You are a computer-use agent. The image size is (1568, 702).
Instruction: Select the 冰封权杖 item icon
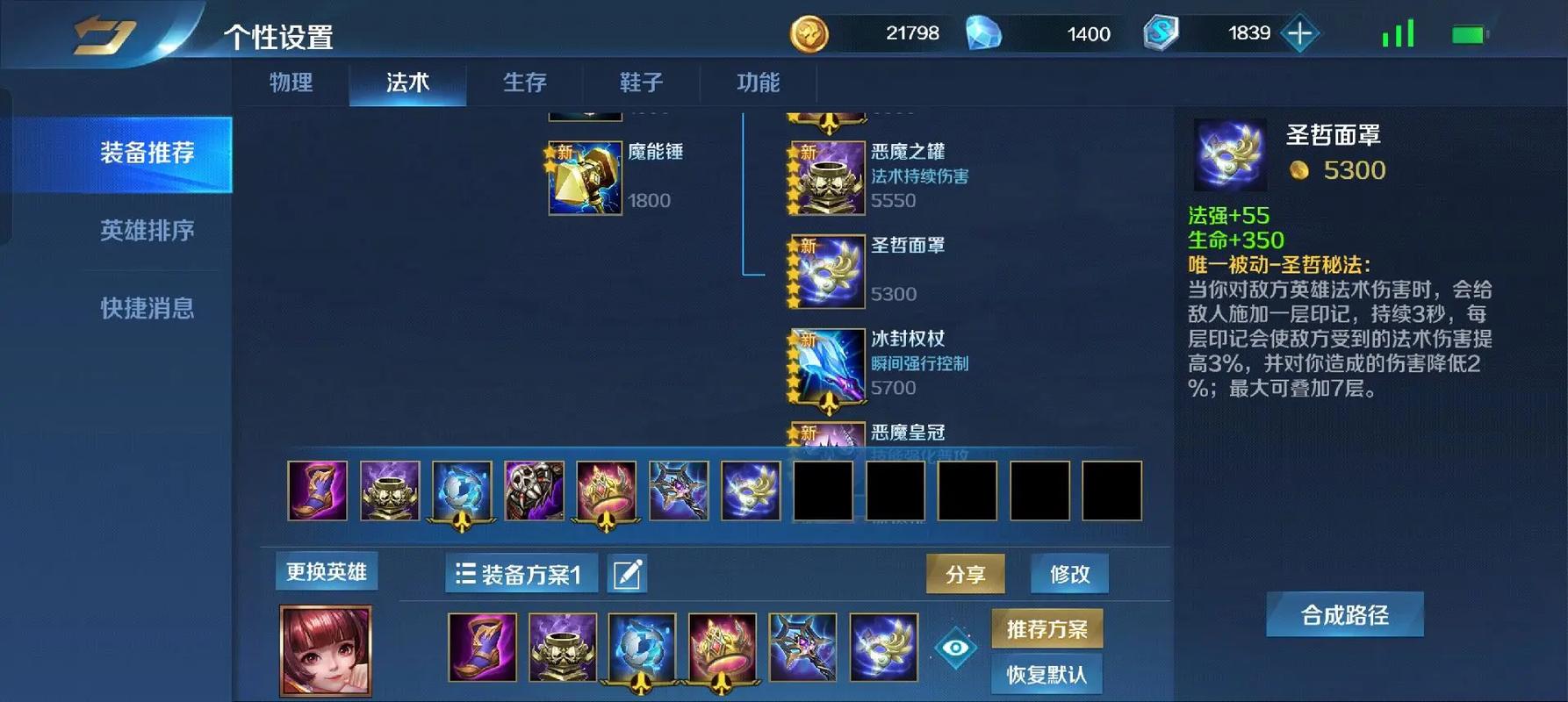coord(825,364)
